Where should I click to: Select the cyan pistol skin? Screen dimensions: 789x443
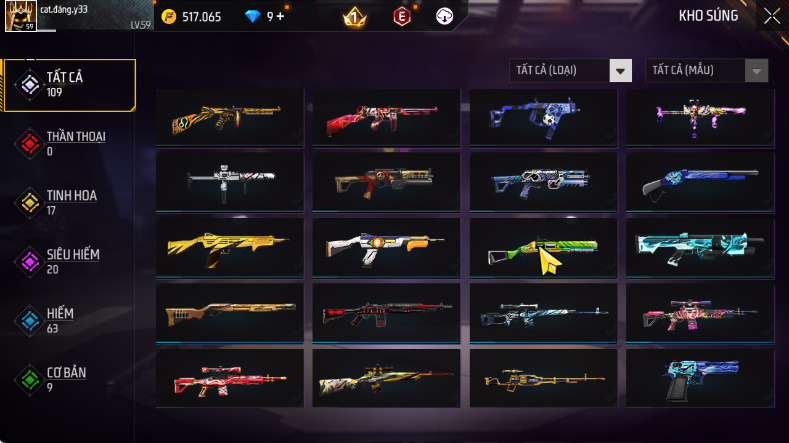click(697, 377)
